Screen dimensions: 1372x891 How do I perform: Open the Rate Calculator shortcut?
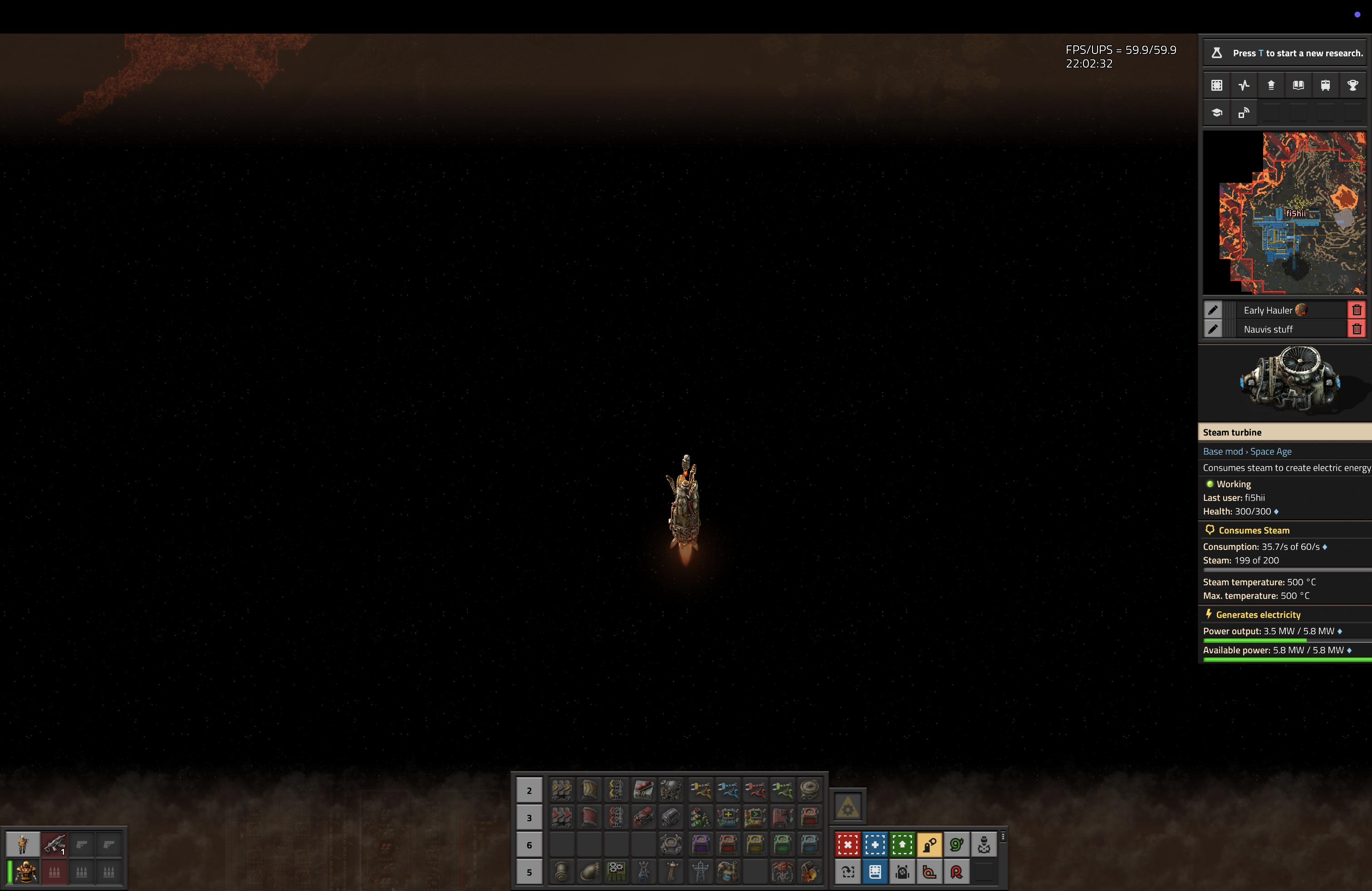(x=956, y=872)
